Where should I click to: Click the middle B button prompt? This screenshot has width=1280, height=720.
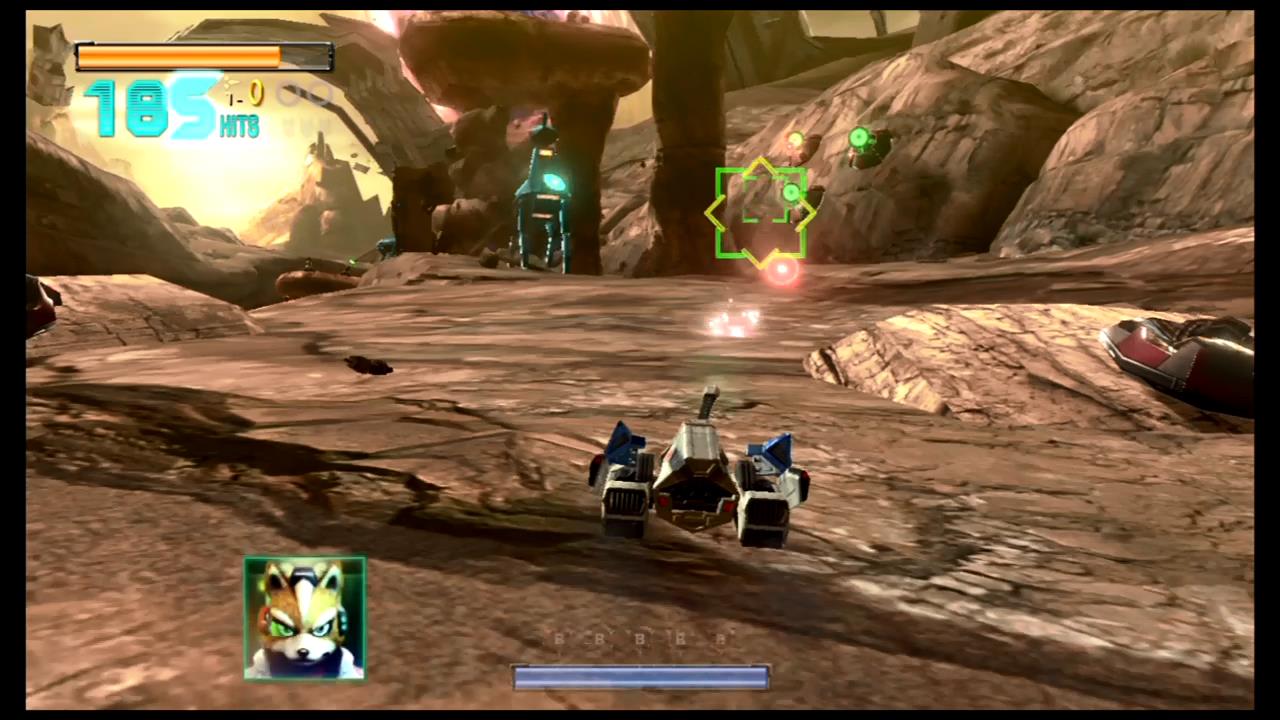639,640
